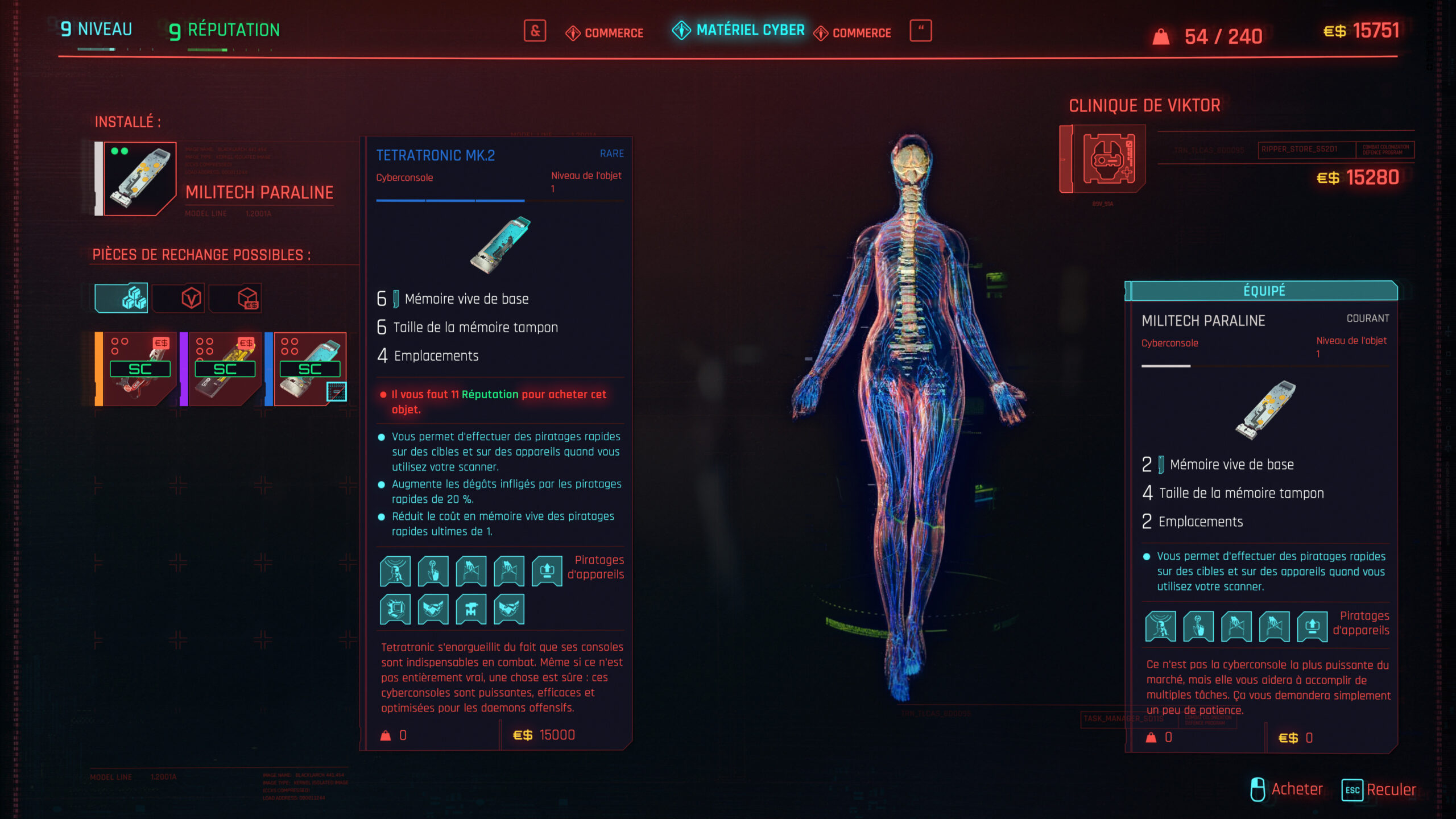Click the upload-arrow Take Control quickhack icon
The width and height of the screenshot is (1456, 819).
[546, 572]
